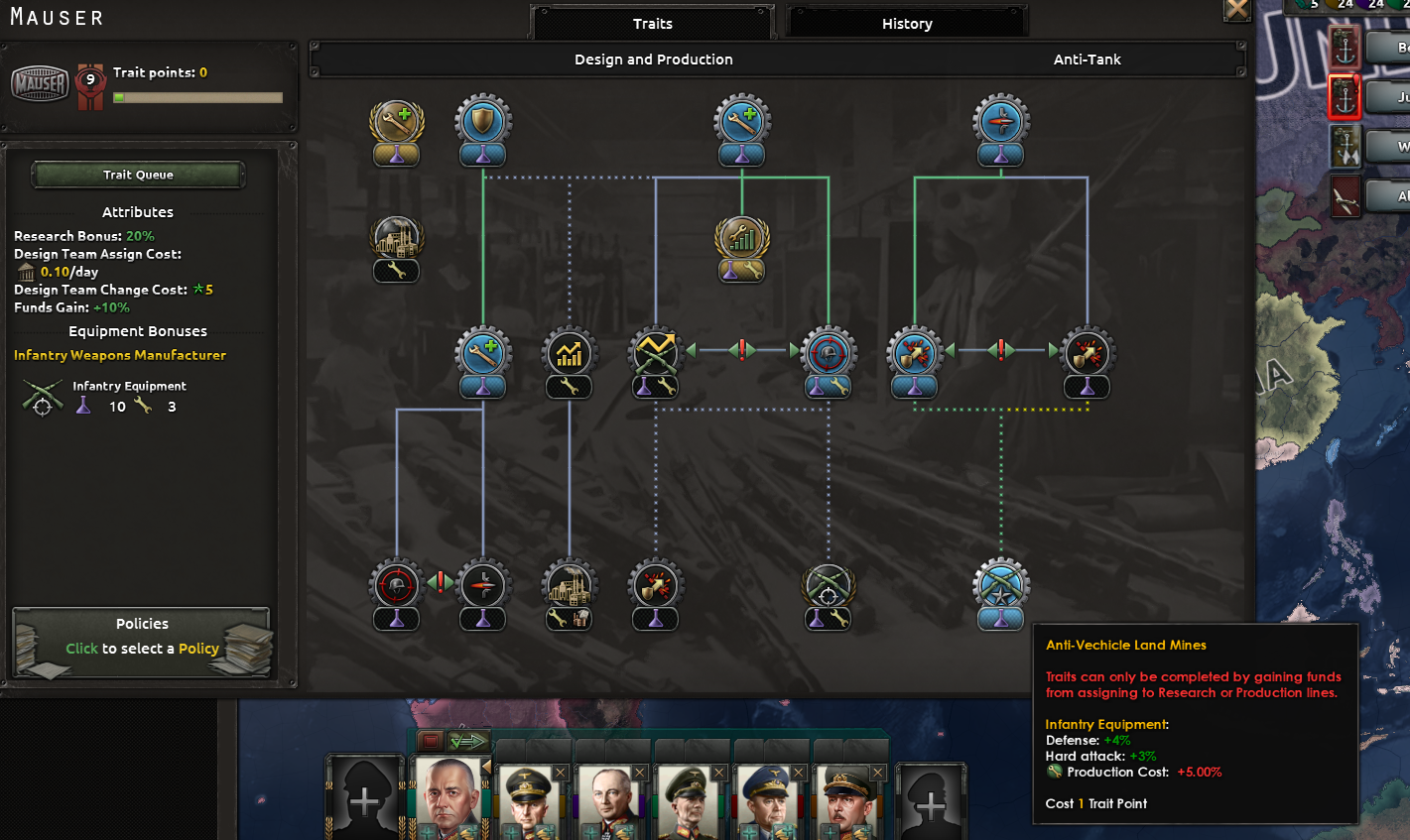Screen dimensions: 1410x840
Task: Click the blue shield defense trait icon
Action: coord(483,119)
